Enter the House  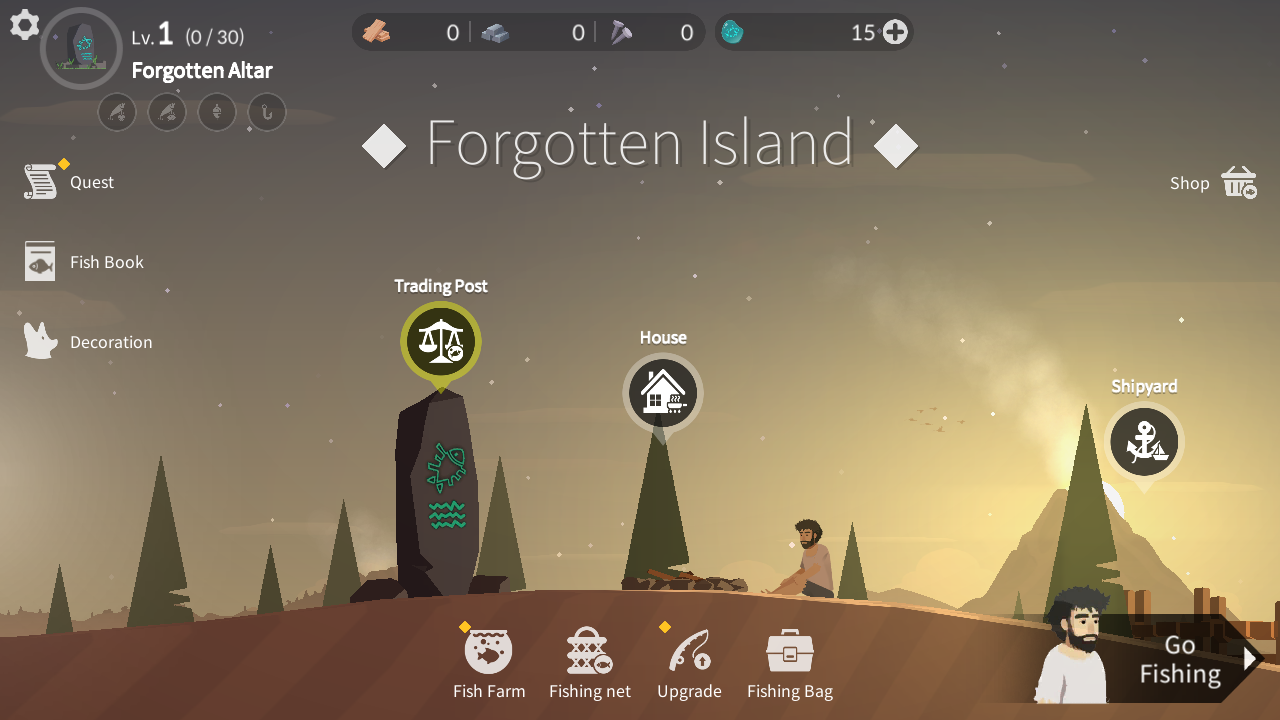tap(662, 393)
